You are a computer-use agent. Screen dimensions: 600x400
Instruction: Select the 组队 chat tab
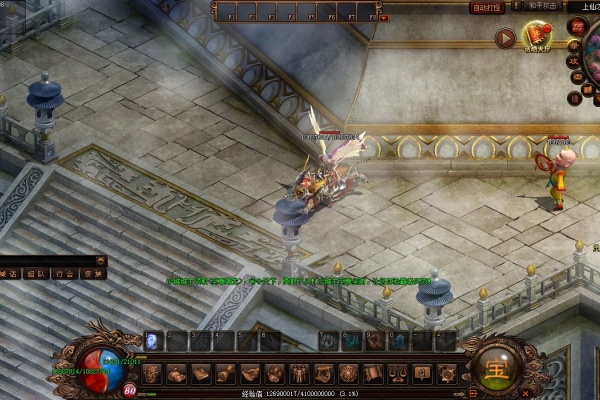click(36, 272)
